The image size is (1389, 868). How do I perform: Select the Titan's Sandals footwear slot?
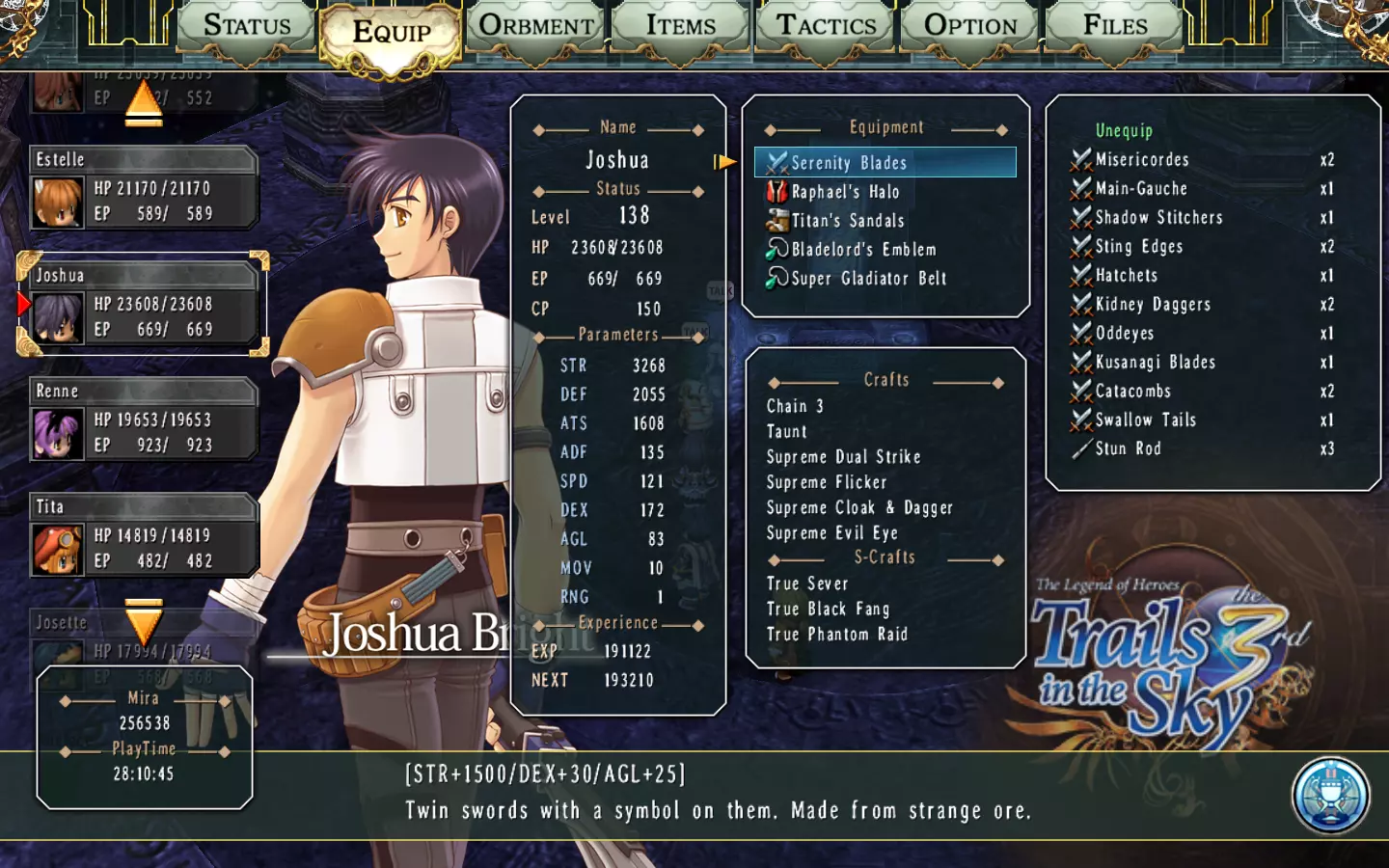(x=848, y=221)
